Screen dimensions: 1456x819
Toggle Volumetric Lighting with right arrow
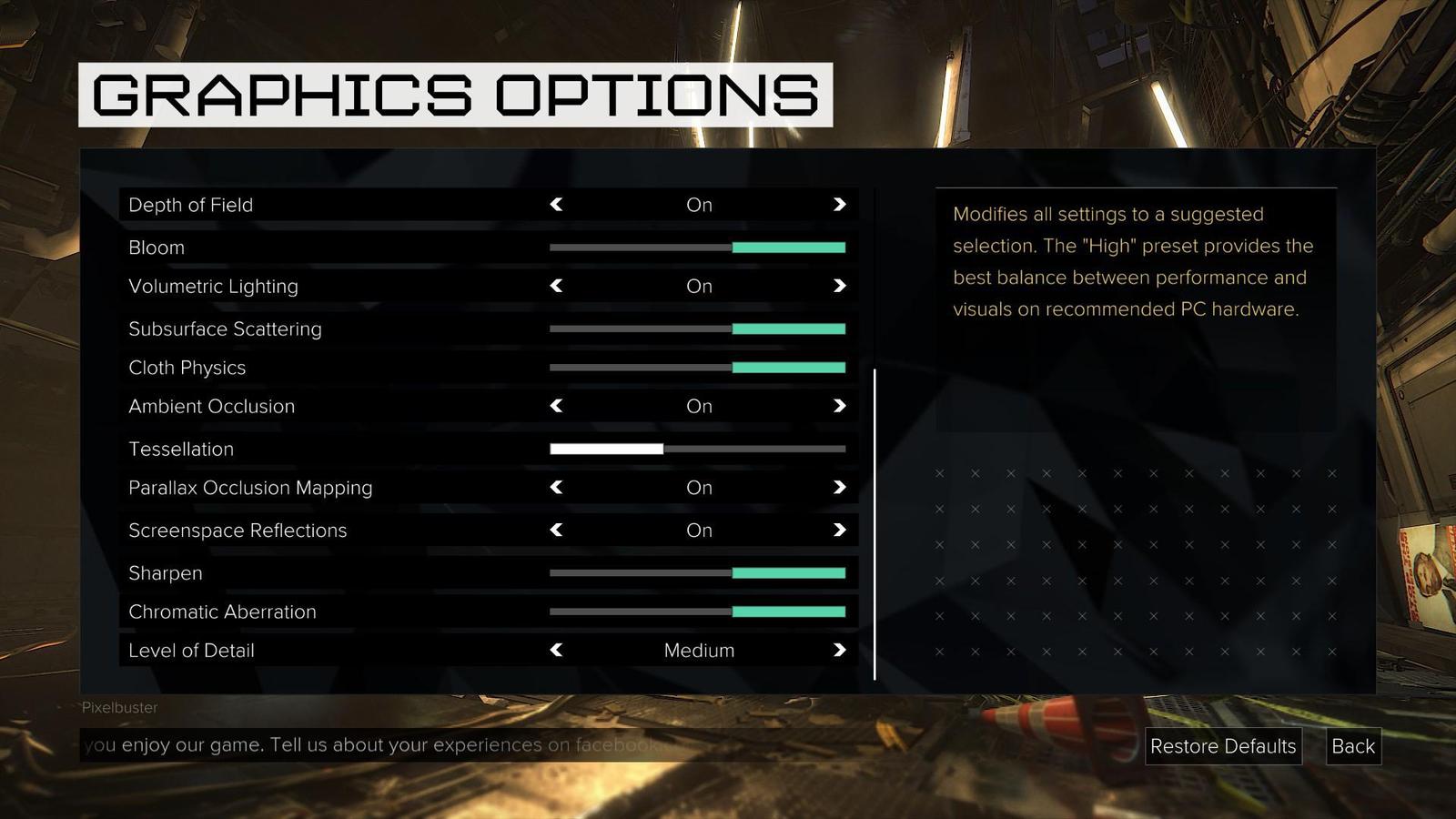point(839,286)
